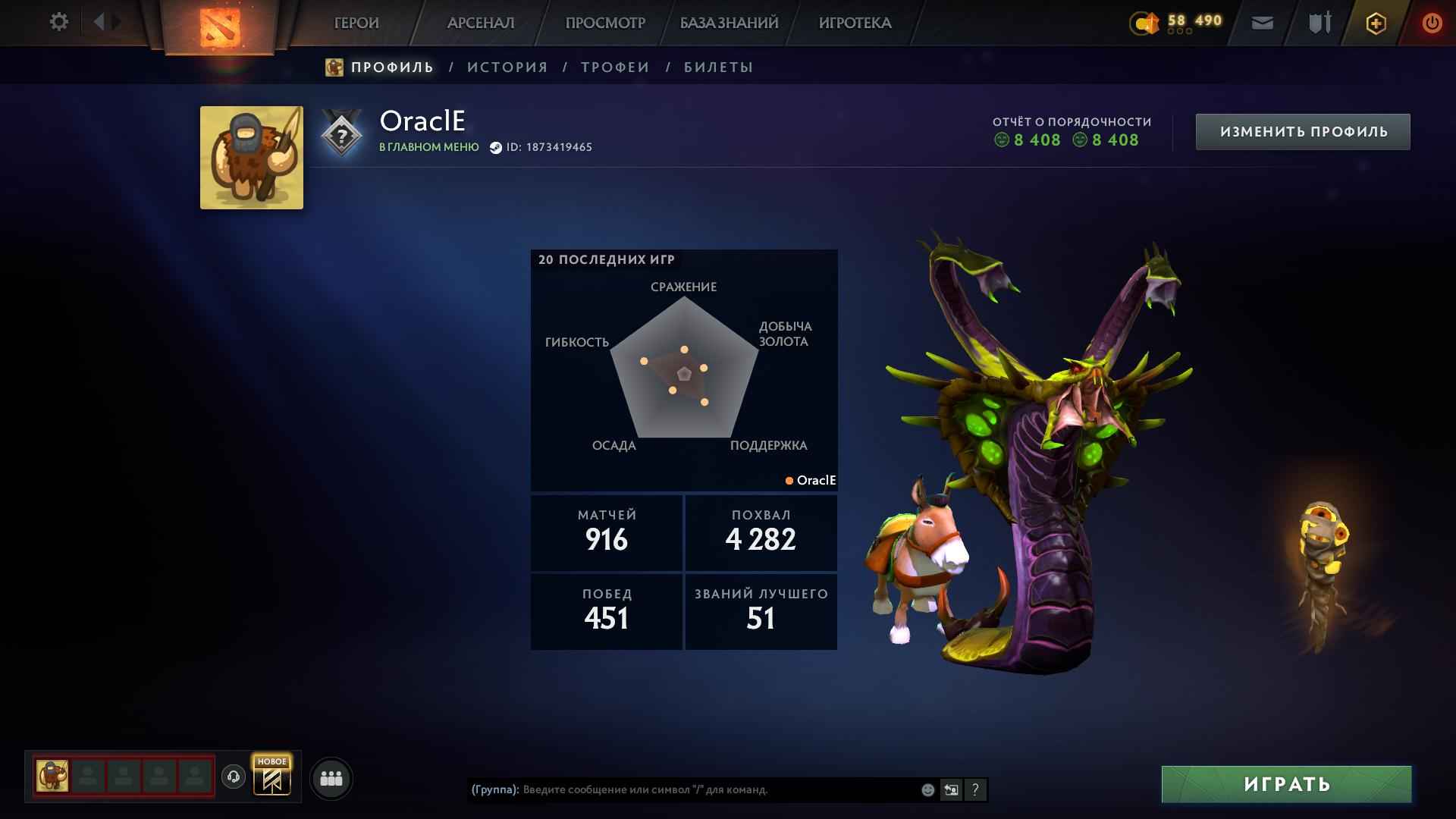
Task: Open voice chat headset icon near party slots
Action: point(234,777)
